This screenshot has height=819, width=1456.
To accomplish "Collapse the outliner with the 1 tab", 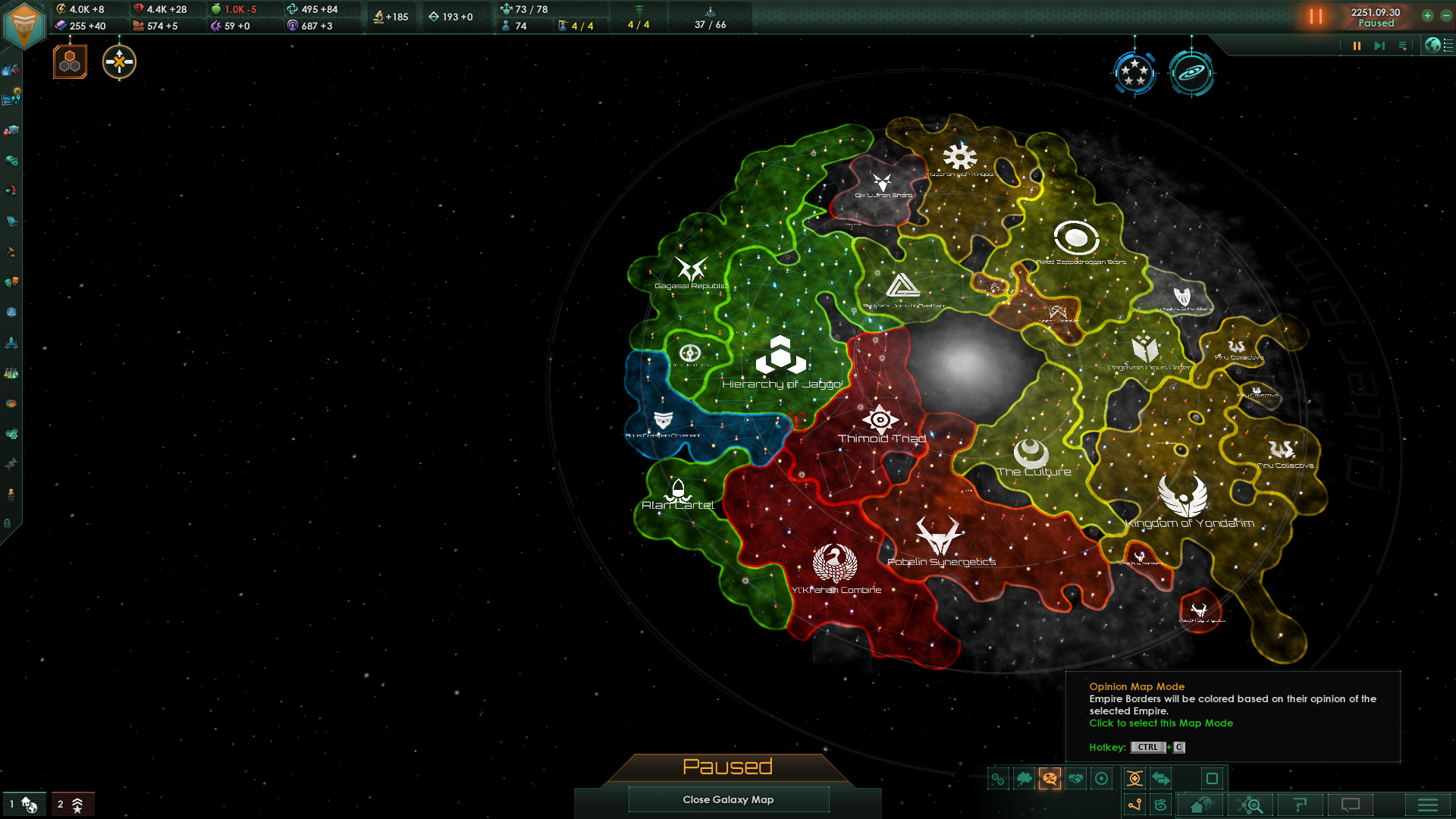I will [23, 804].
